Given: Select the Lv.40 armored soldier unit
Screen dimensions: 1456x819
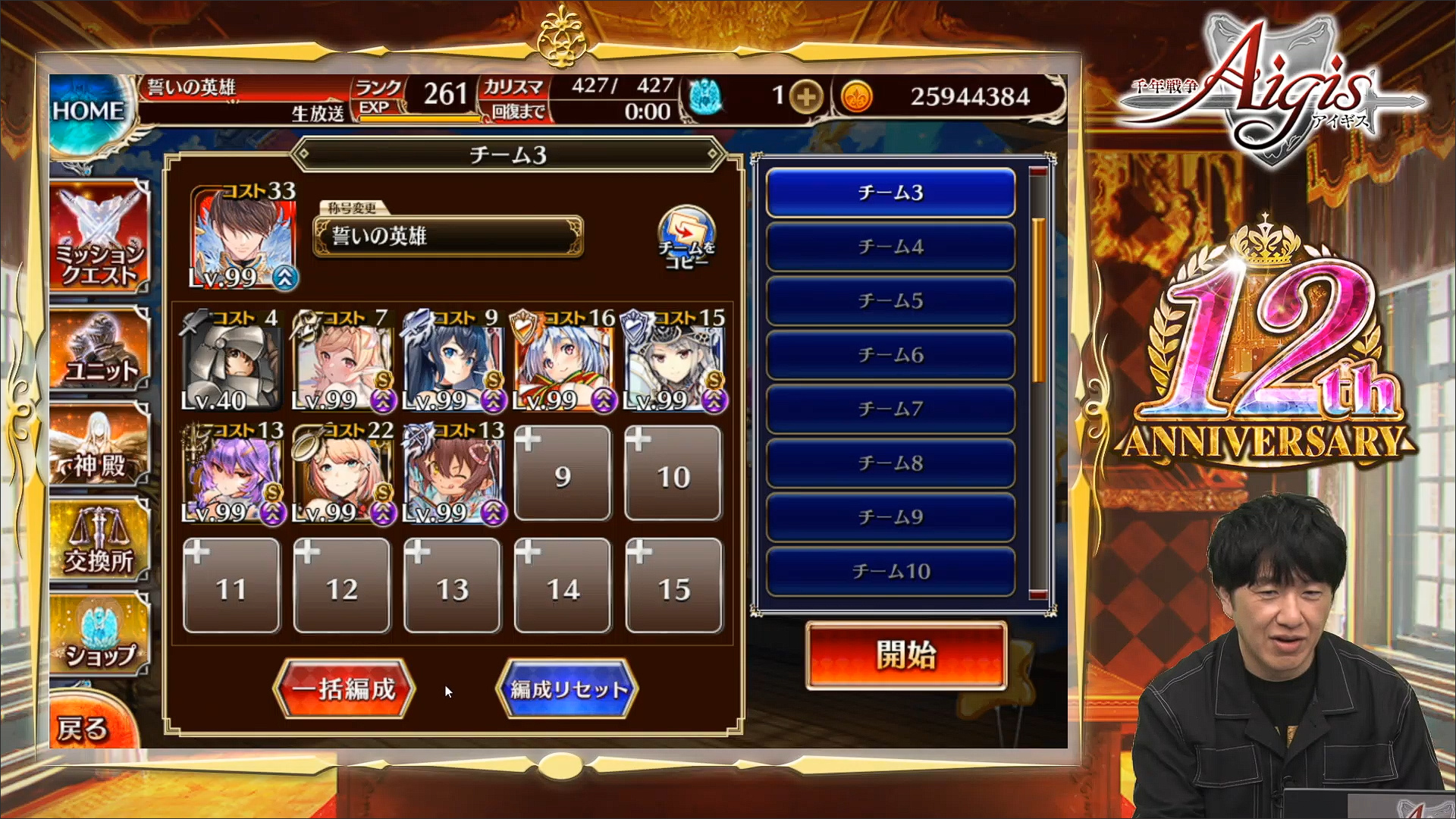Looking at the screenshot, I should pos(231,362).
